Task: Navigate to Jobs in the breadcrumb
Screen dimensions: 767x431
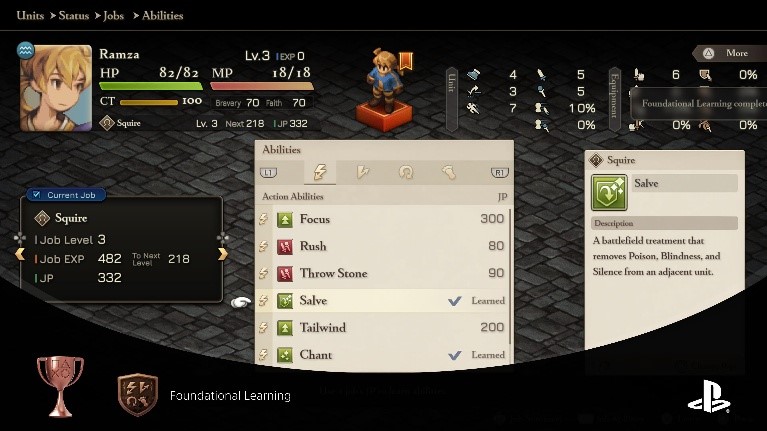Action: tap(119, 16)
